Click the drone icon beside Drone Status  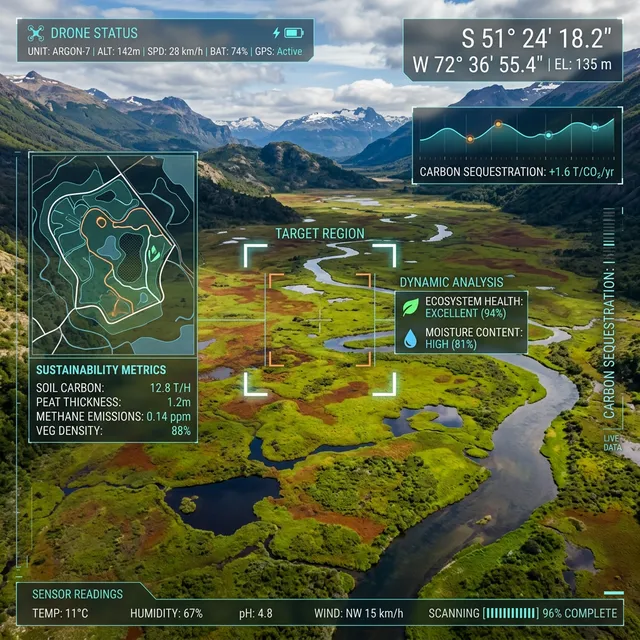[36, 33]
